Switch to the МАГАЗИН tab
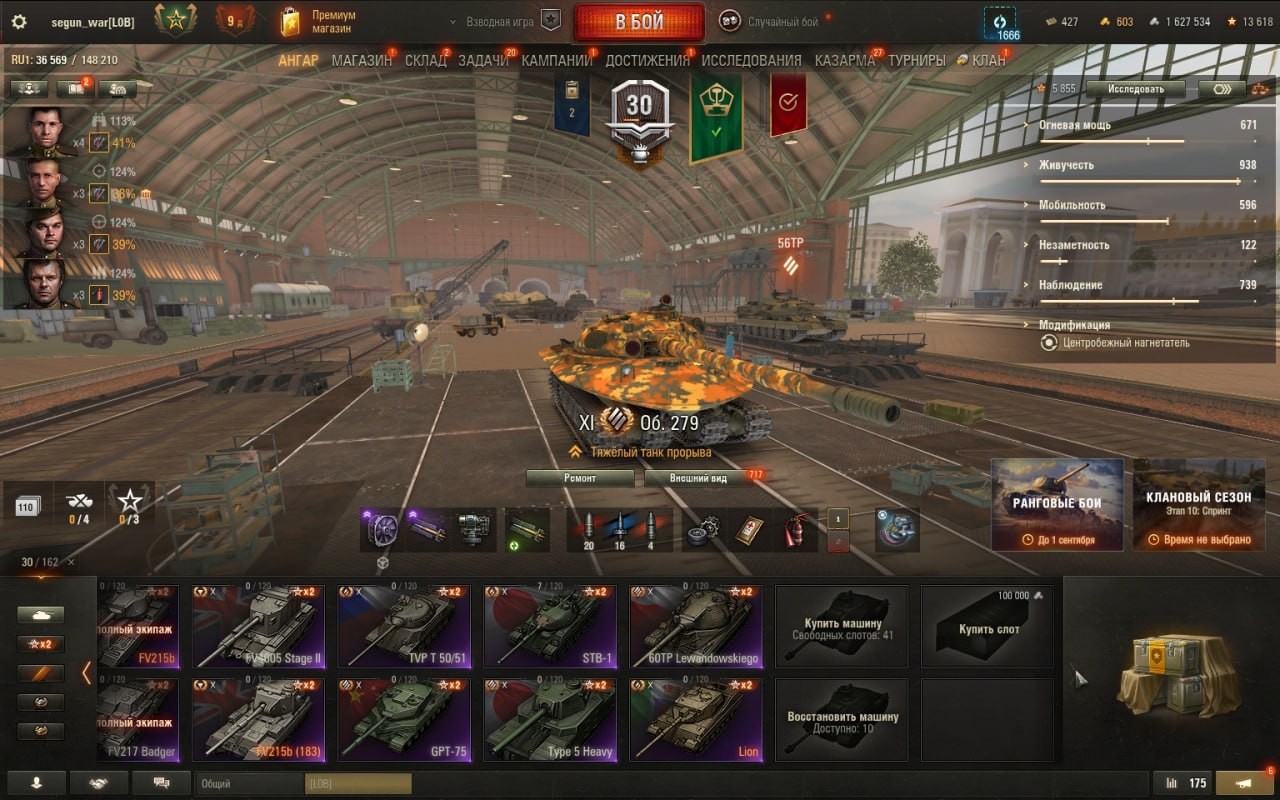This screenshot has width=1280, height=800. tap(361, 60)
